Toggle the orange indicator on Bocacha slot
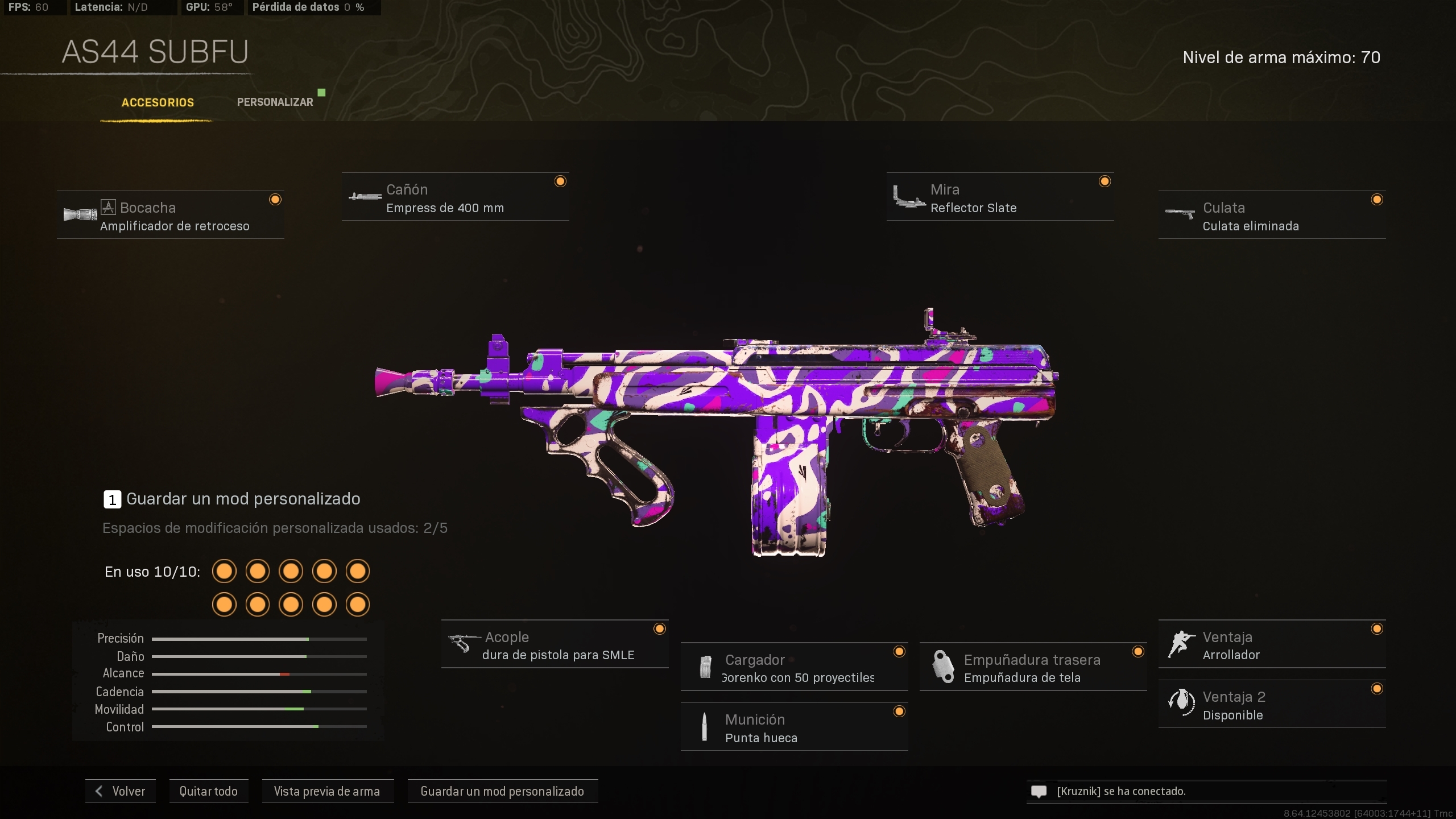 [276, 199]
